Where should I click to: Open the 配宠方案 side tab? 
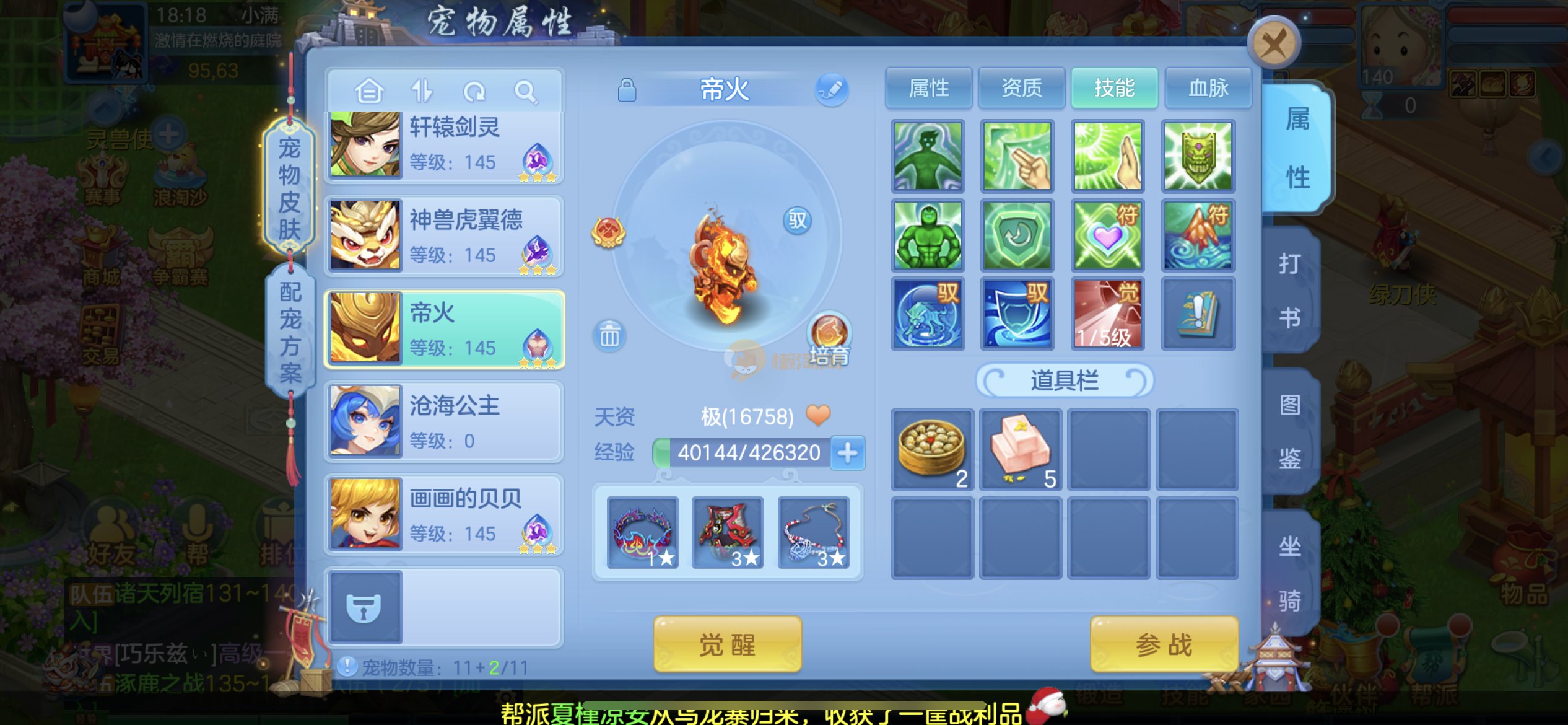[289, 332]
